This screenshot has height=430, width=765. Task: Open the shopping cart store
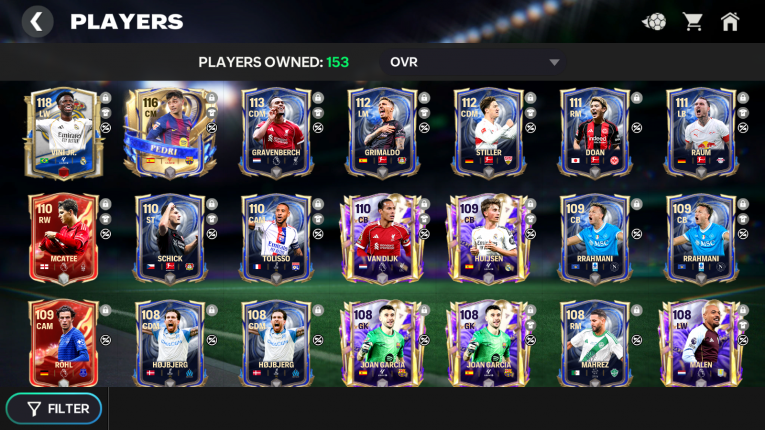(x=692, y=21)
